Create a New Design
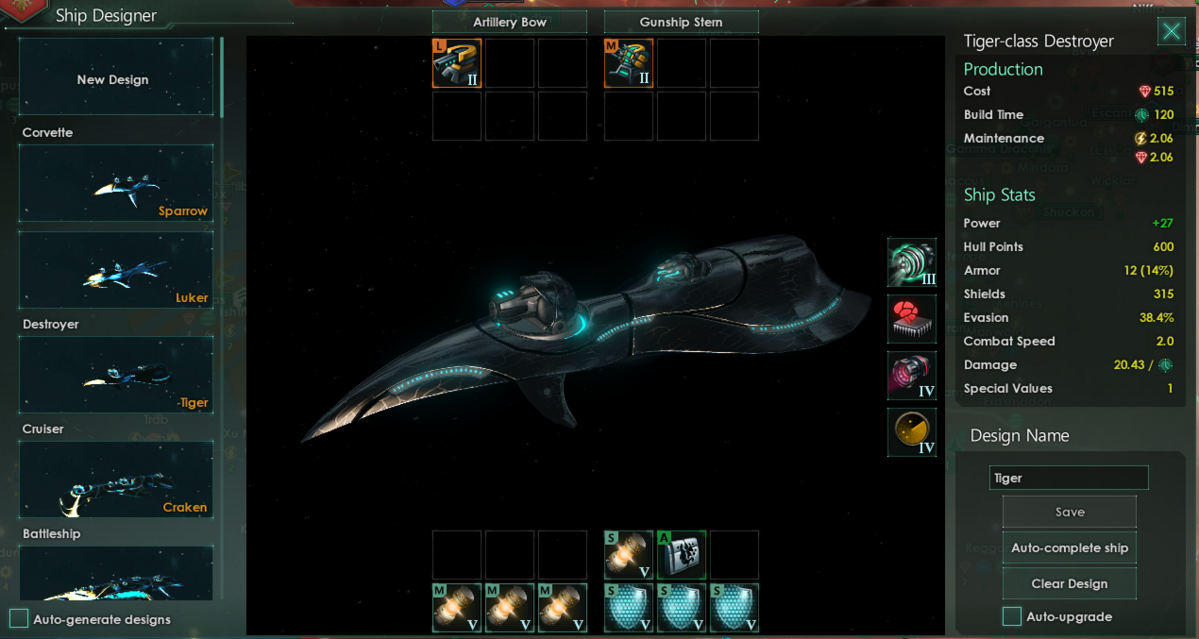Image resolution: width=1199 pixels, height=639 pixels. click(115, 79)
